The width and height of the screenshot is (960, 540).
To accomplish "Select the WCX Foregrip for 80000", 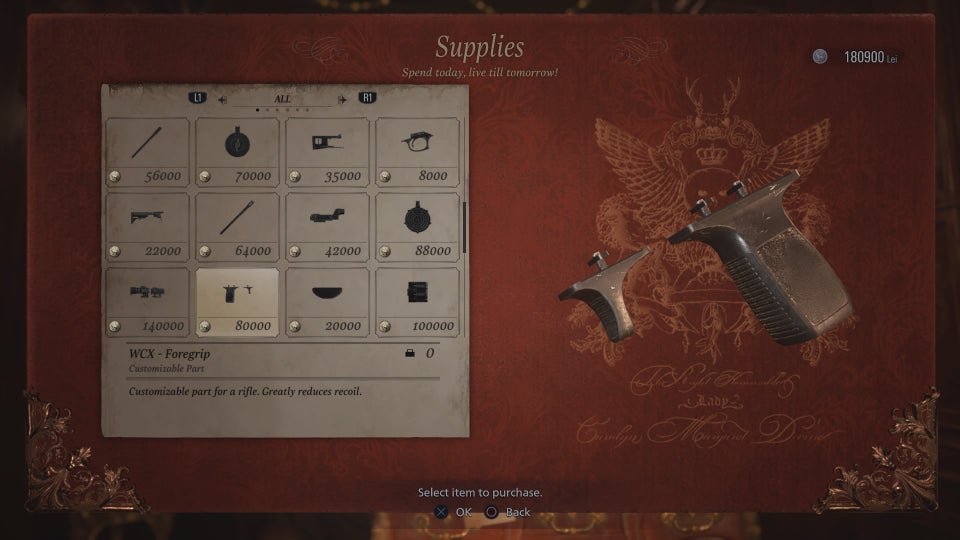I will [x=237, y=301].
